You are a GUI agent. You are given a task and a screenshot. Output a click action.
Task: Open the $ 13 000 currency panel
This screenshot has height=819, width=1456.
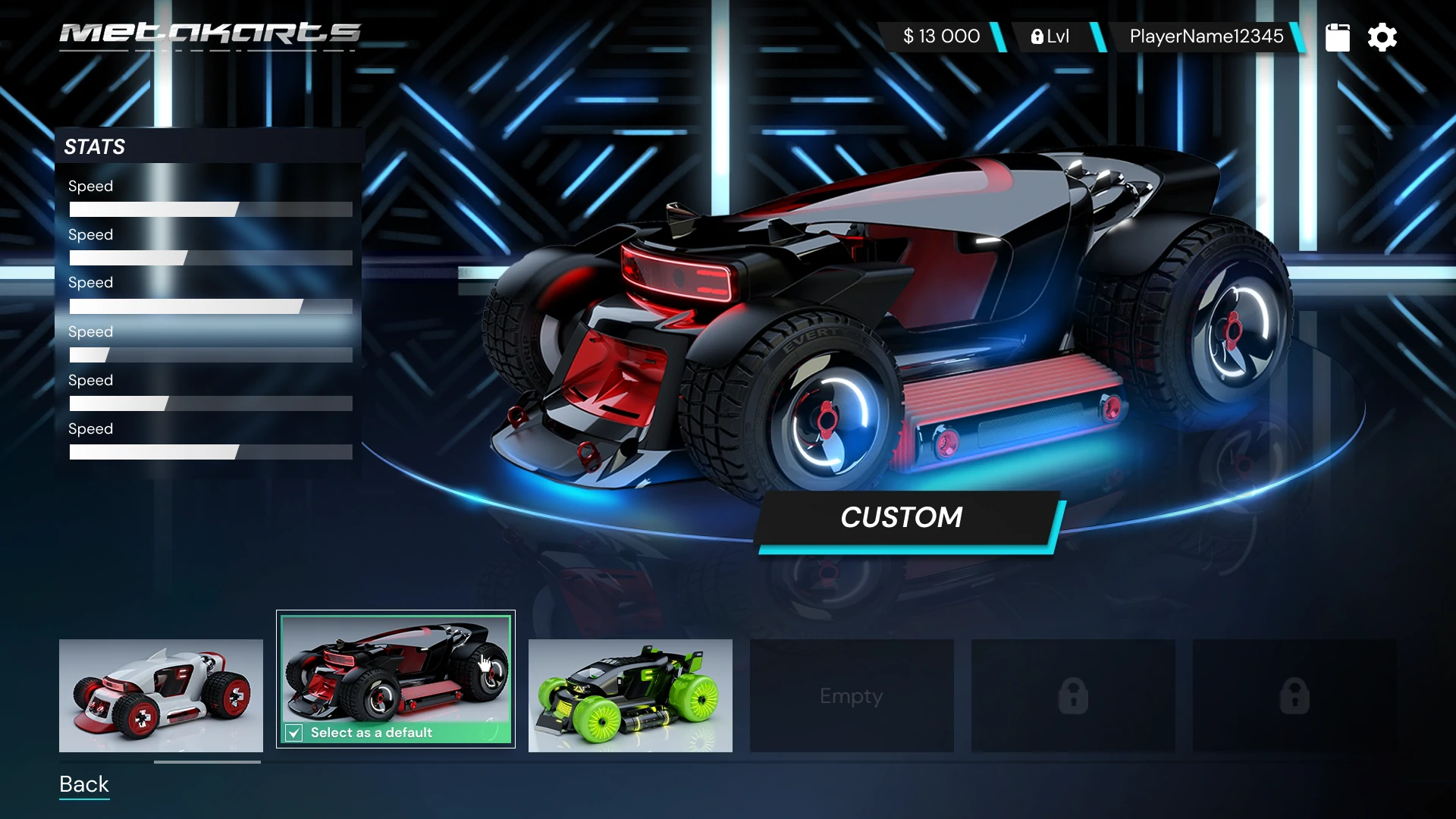pyautogui.click(x=941, y=36)
